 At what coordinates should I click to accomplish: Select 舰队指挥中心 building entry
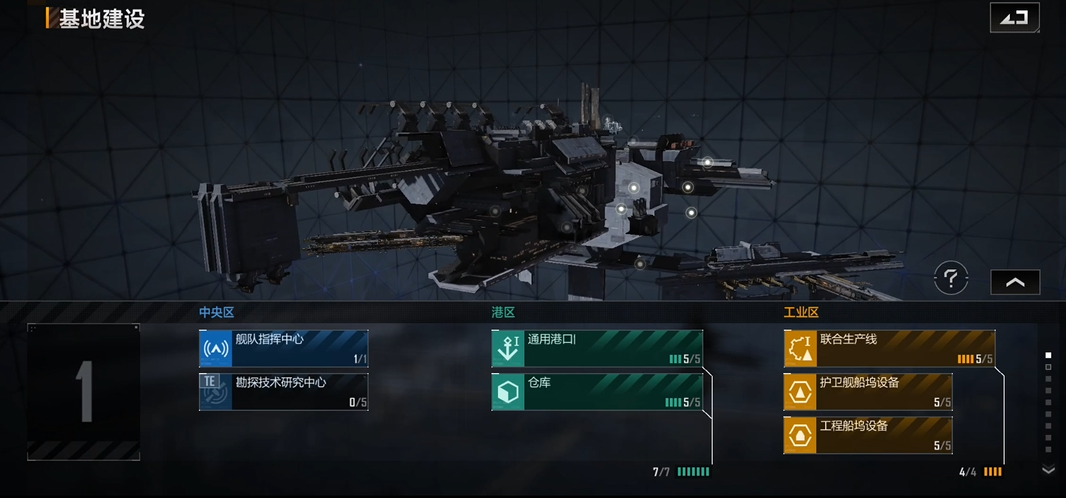click(283, 348)
